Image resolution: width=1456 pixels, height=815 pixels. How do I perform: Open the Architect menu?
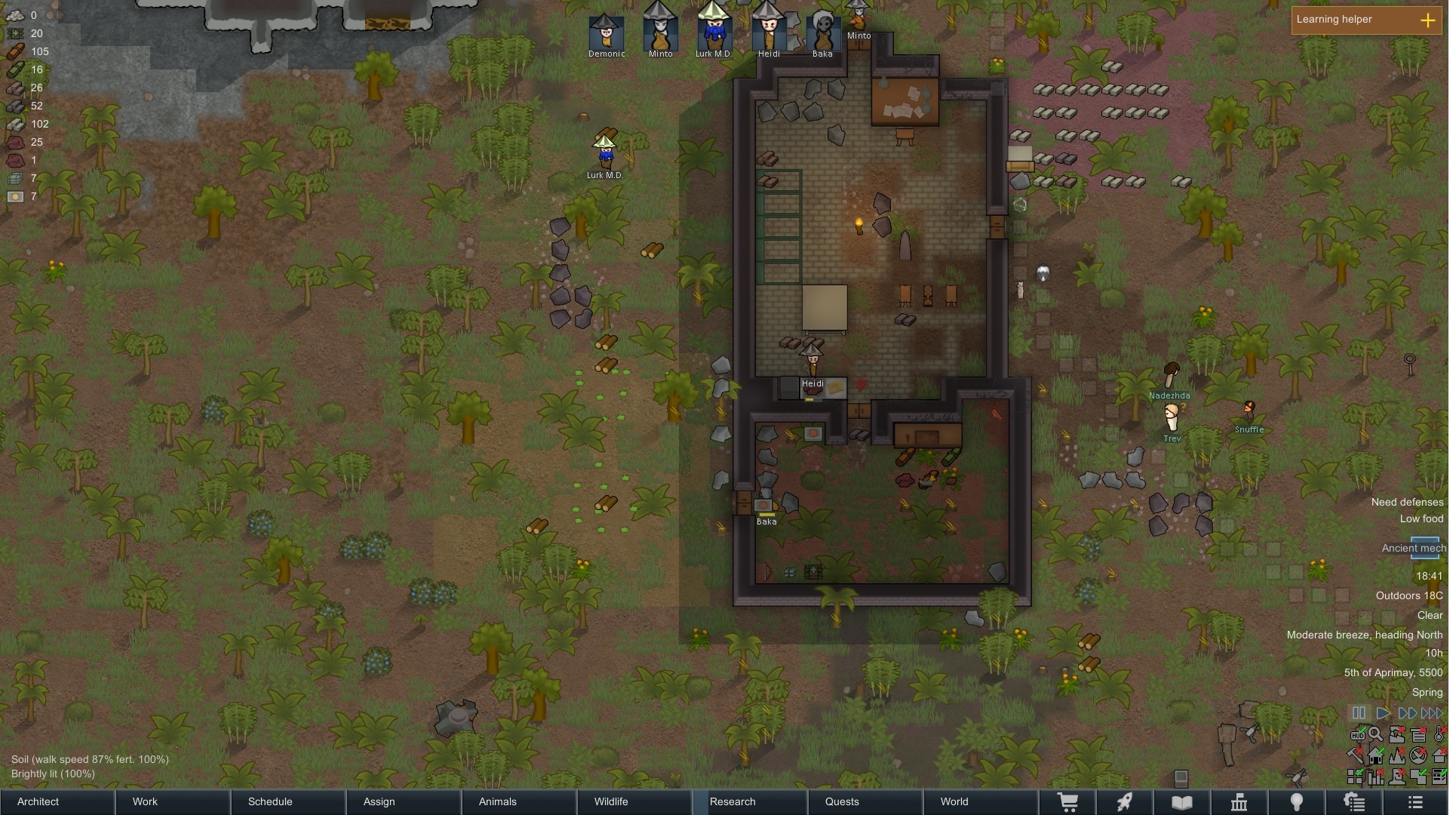point(57,801)
